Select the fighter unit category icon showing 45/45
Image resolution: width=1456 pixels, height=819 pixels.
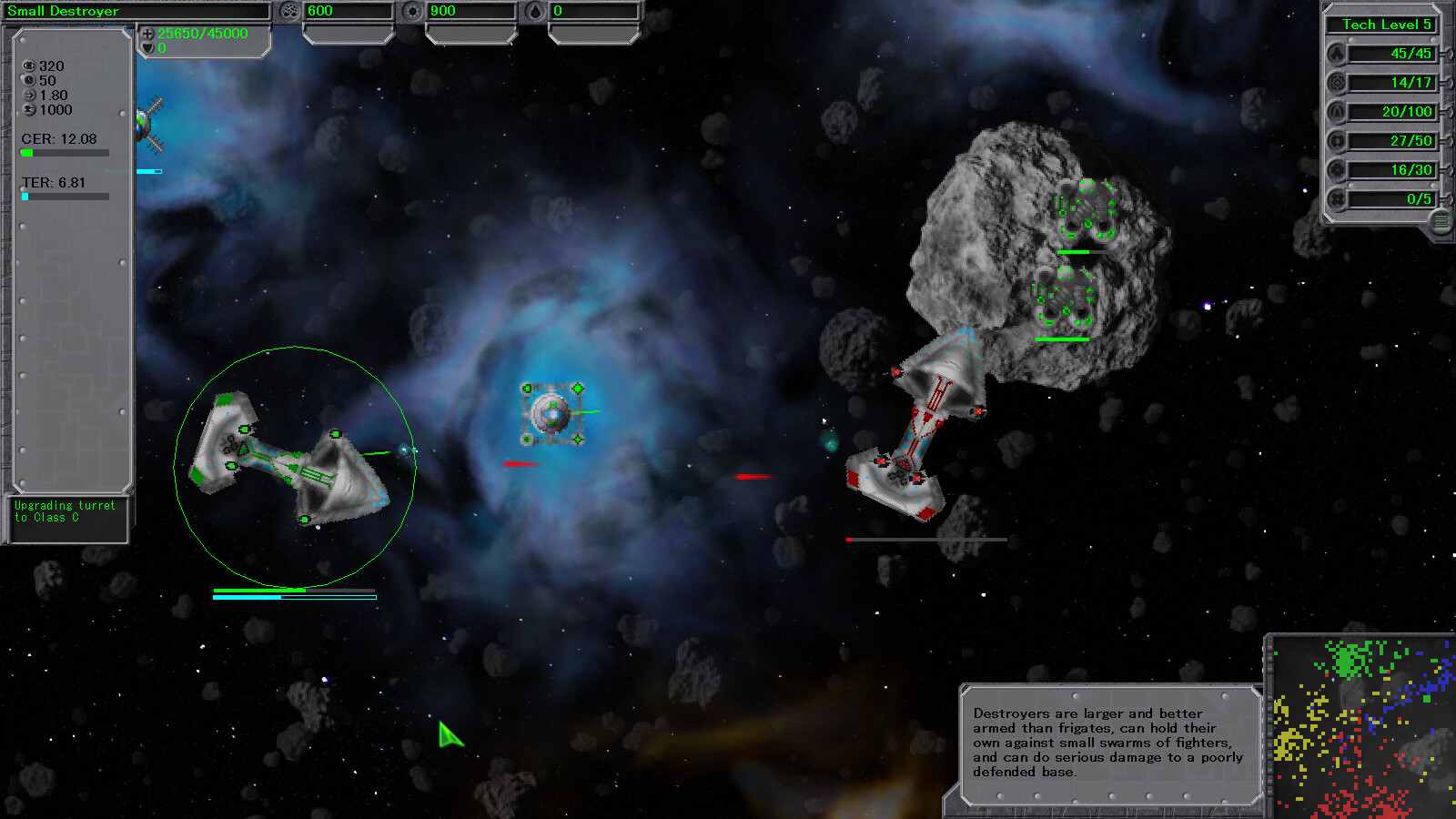pos(1334,55)
